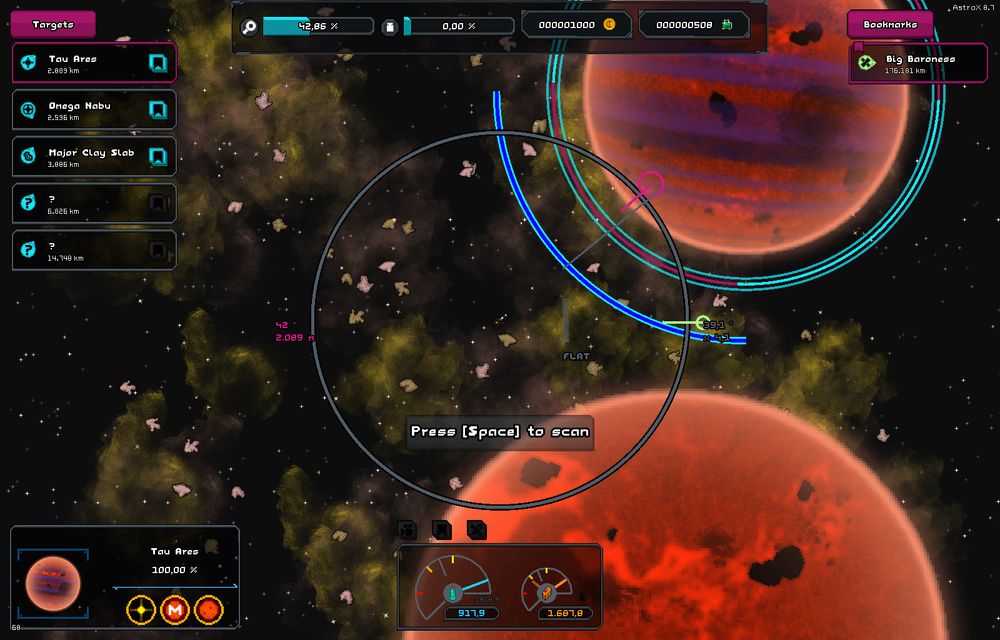The height and width of the screenshot is (640, 1000).
Task: Open the Targets panel header
Action: click(53, 24)
